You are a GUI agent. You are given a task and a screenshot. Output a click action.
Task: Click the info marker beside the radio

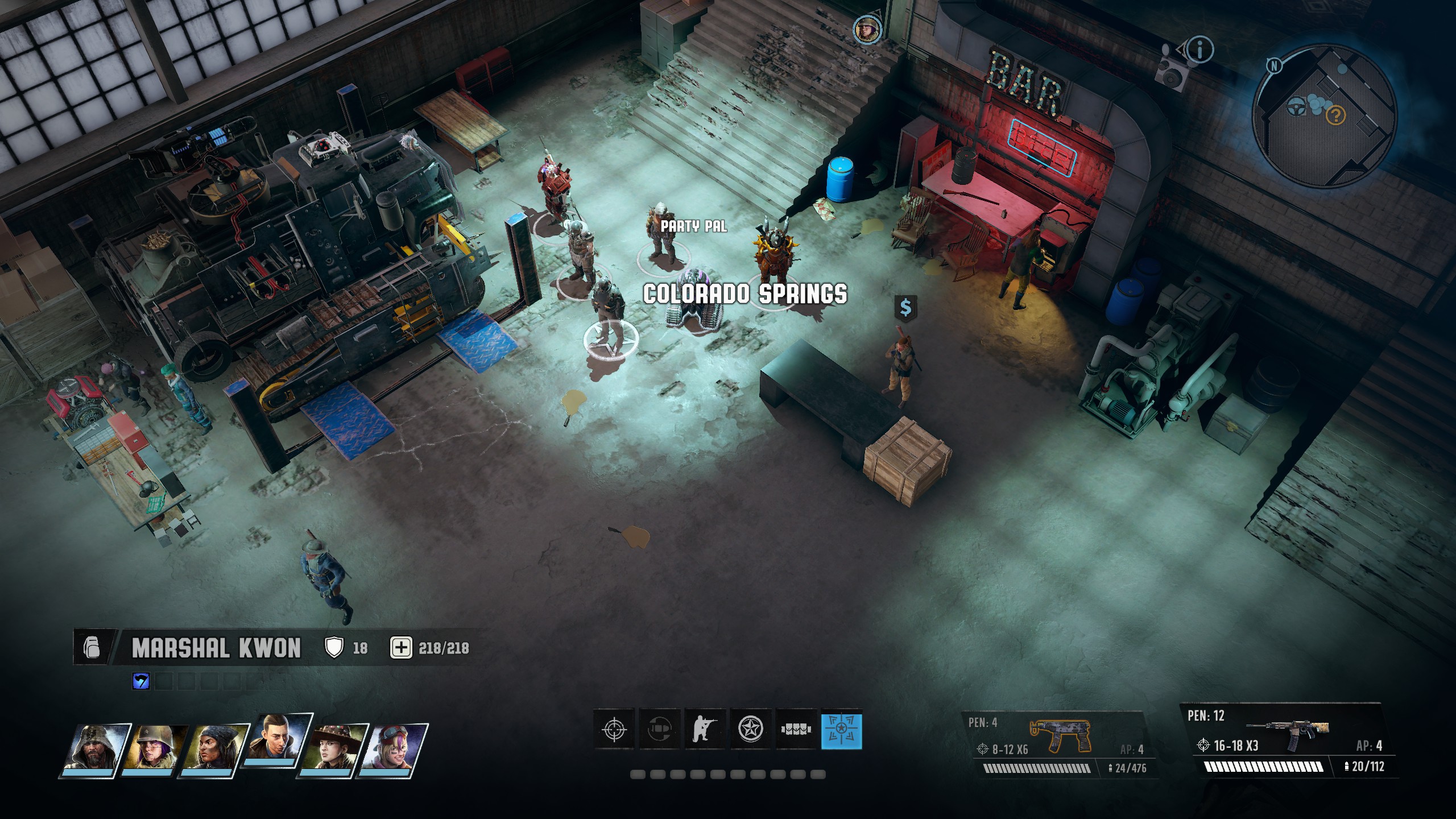click(x=1199, y=50)
